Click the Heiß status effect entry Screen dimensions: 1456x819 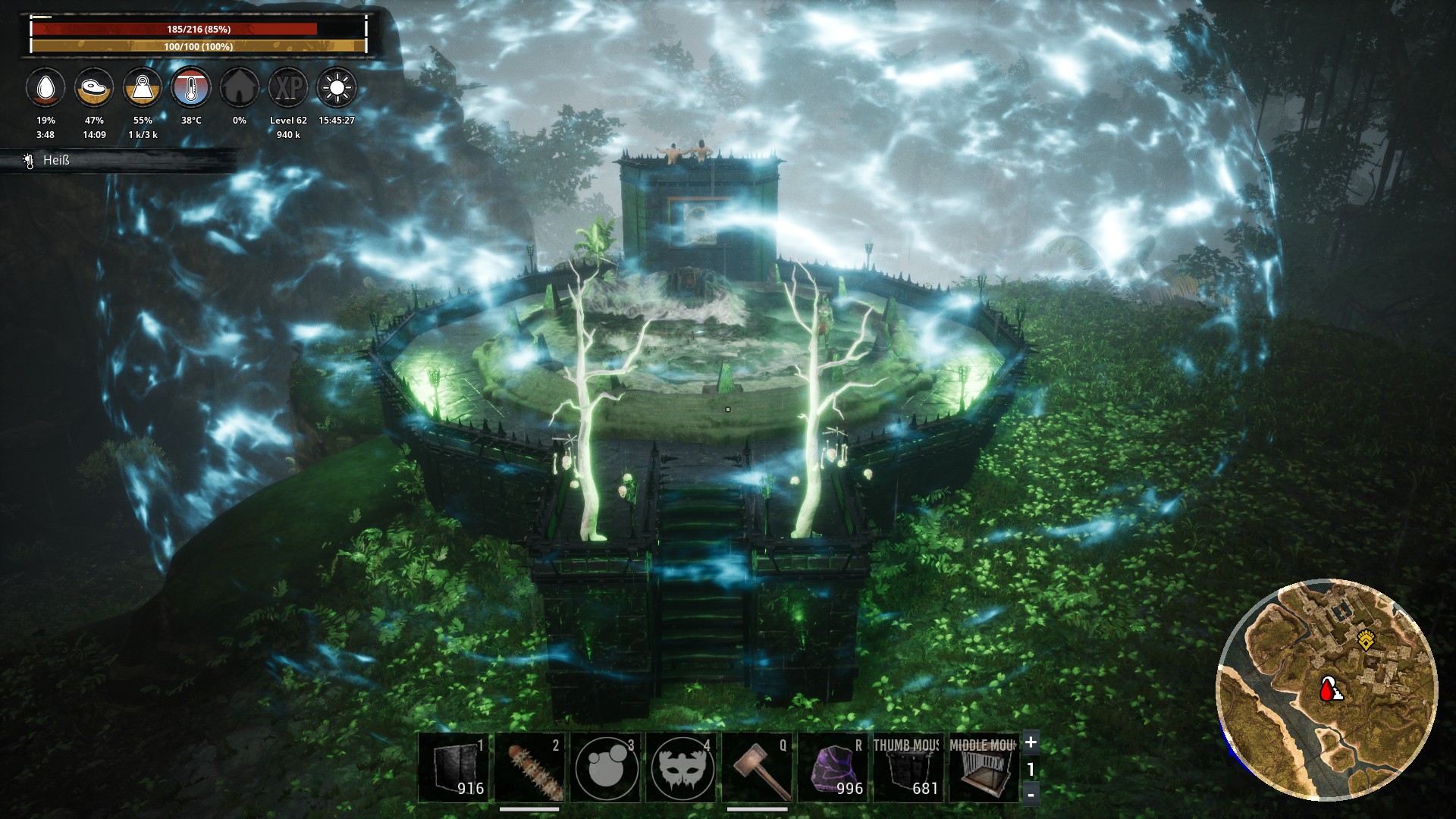tap(56, 160)
